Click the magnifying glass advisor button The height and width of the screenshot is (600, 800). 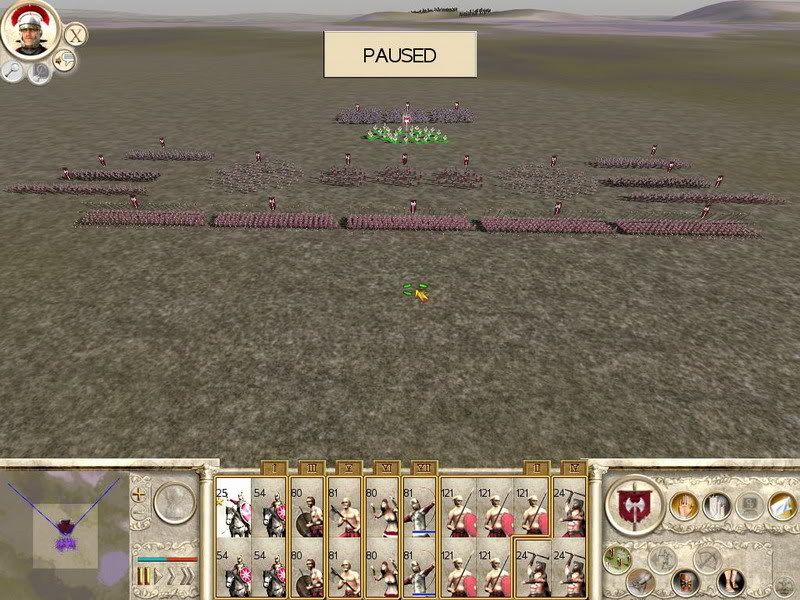click(13, 70)
